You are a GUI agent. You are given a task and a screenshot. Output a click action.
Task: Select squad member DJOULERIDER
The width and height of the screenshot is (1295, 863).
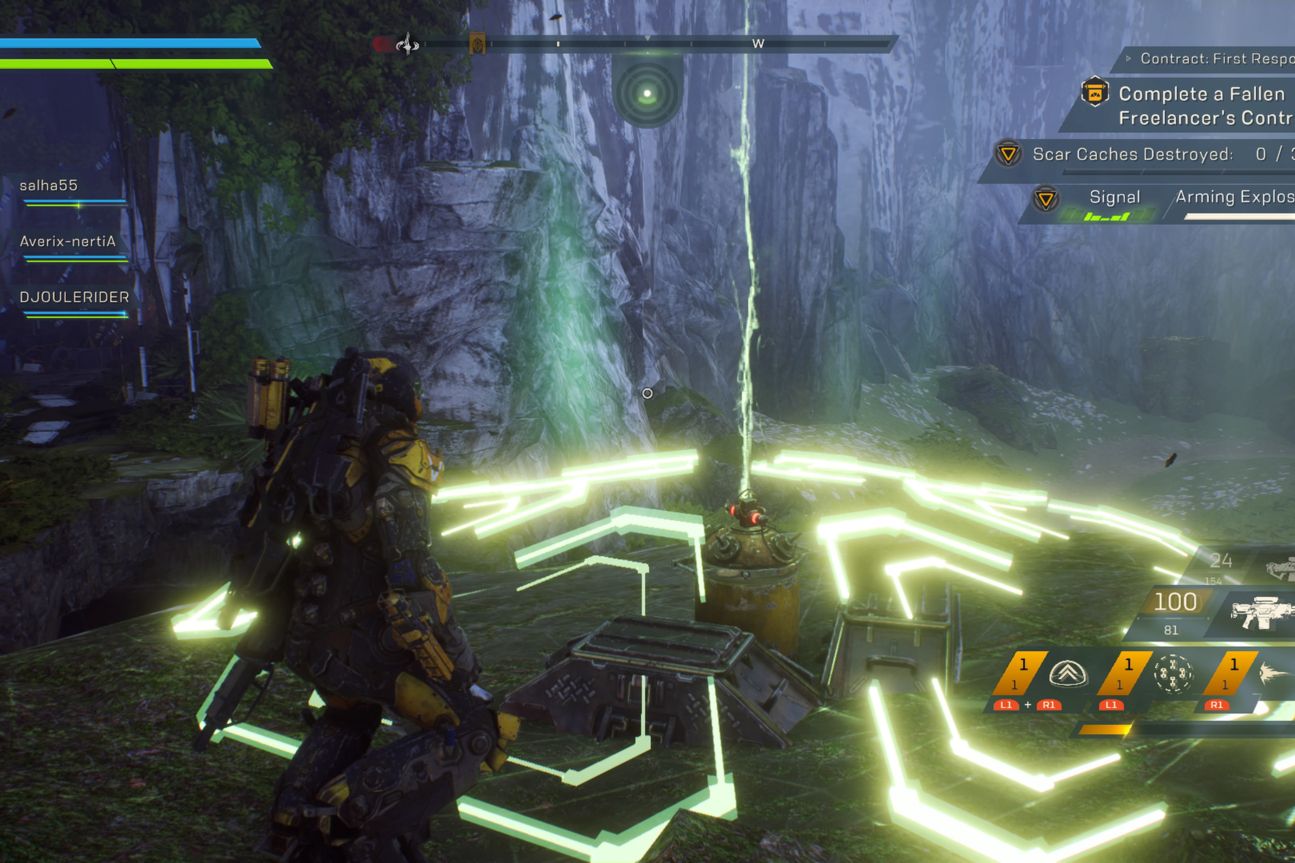[x=74, y=297]
